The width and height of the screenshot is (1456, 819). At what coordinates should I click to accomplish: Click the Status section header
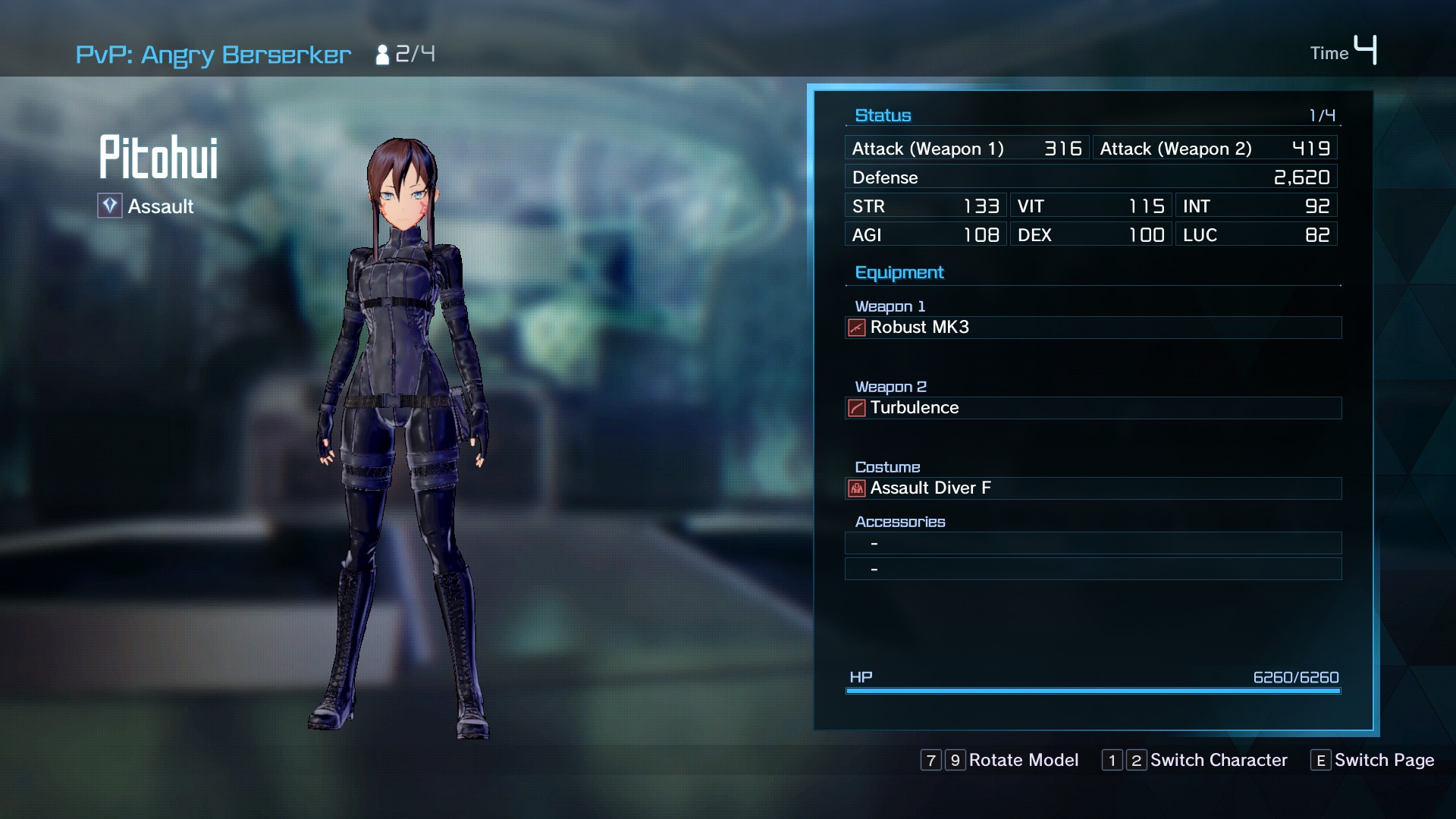(x=883, y=115)
